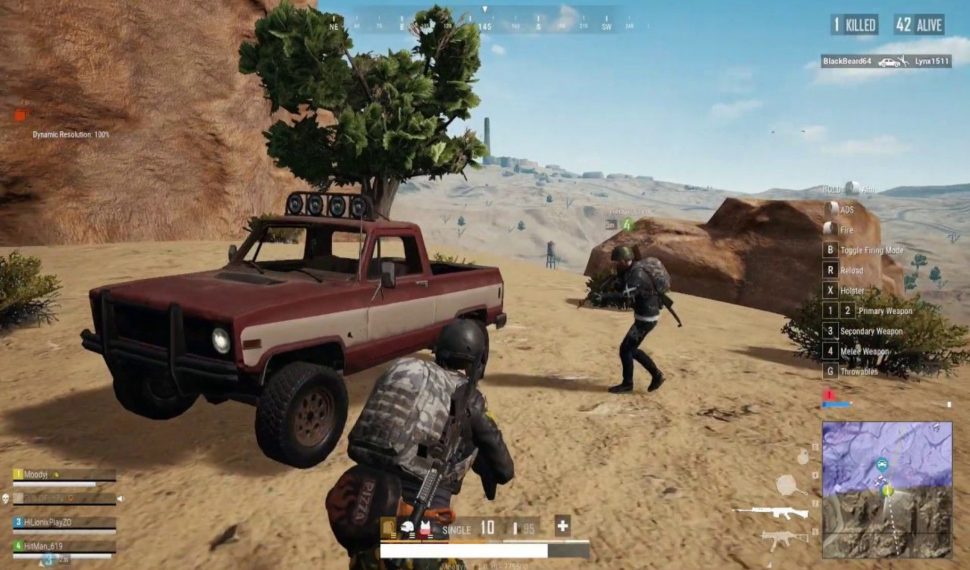
Task: Click the vehicle marker on the minimap
Action: pyautogui.click(x=882, y=465)
